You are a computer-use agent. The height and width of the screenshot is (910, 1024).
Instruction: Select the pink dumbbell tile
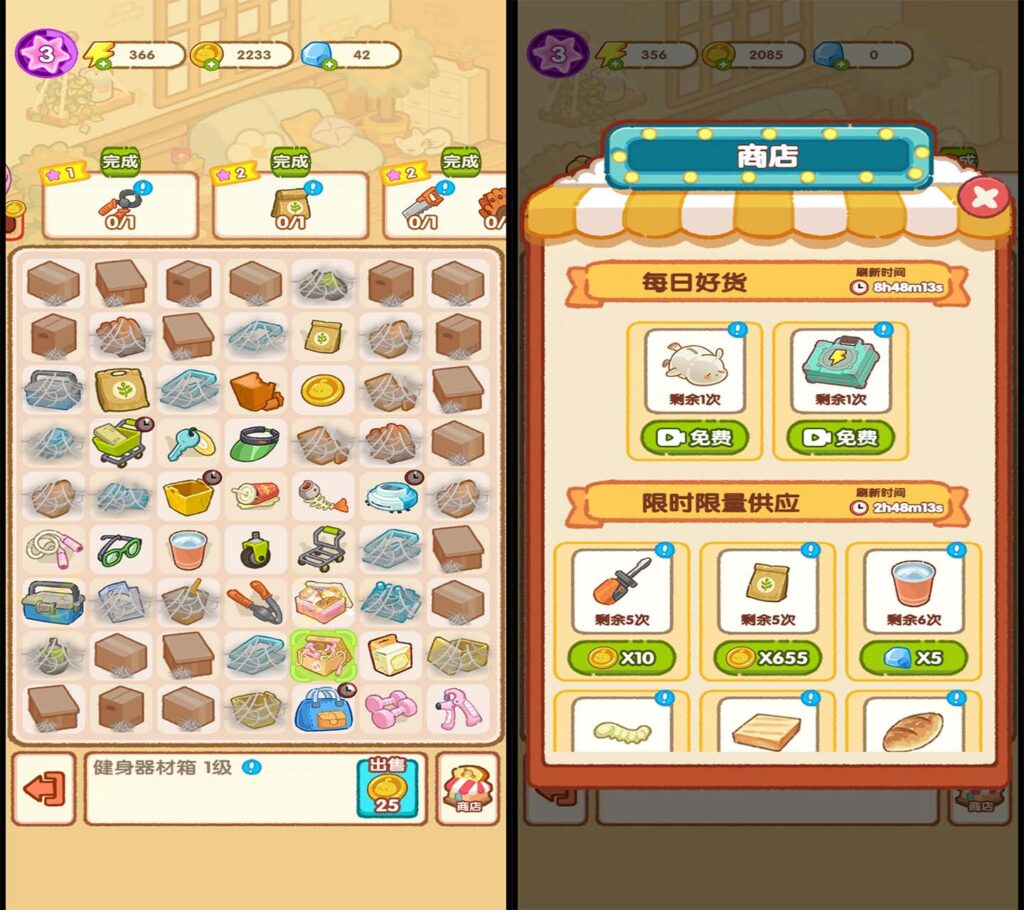tap(391, 708)
